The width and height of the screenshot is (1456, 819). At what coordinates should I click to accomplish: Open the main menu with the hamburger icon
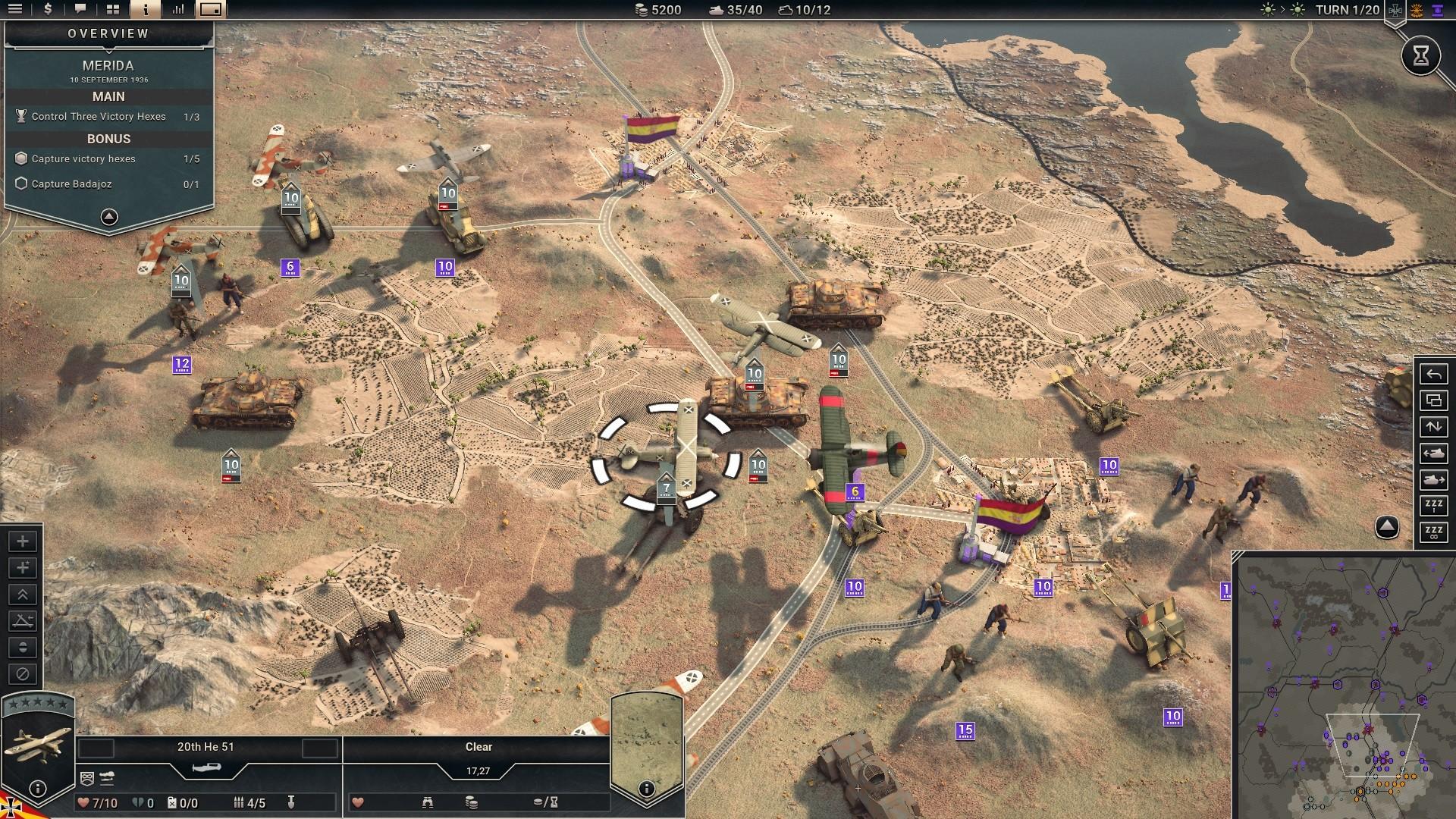pos(17,10)
